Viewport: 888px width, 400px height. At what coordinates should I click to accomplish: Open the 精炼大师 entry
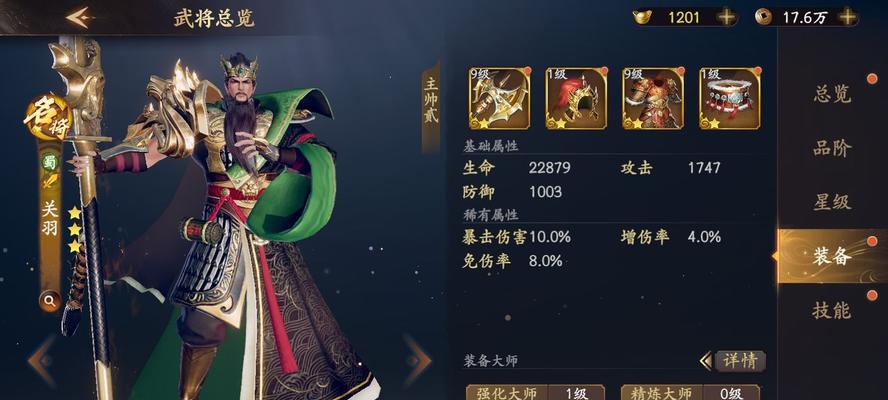point(690,392)
